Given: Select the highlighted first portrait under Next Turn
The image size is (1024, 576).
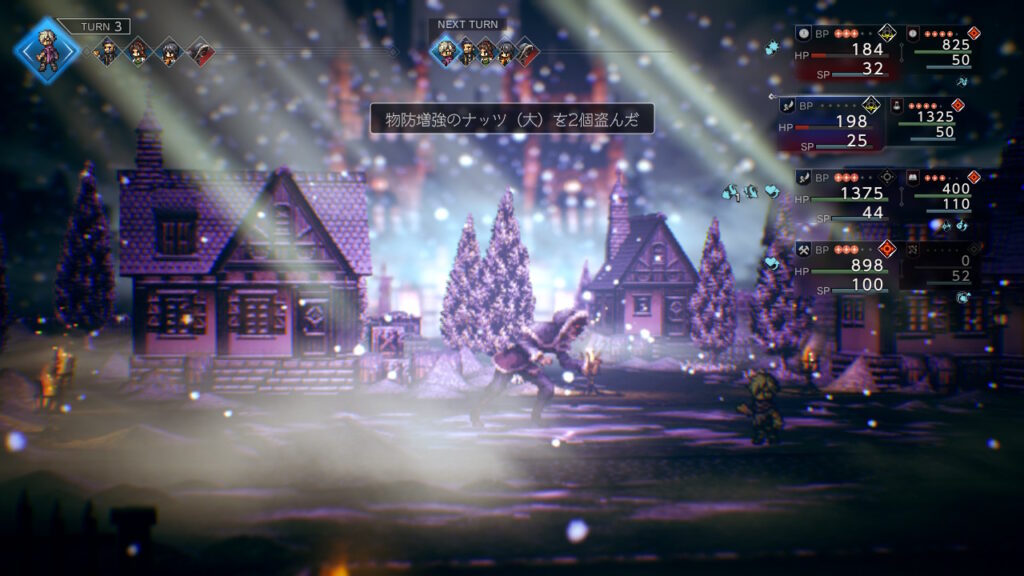Looking at the screenshot, I should coord(445,51).
